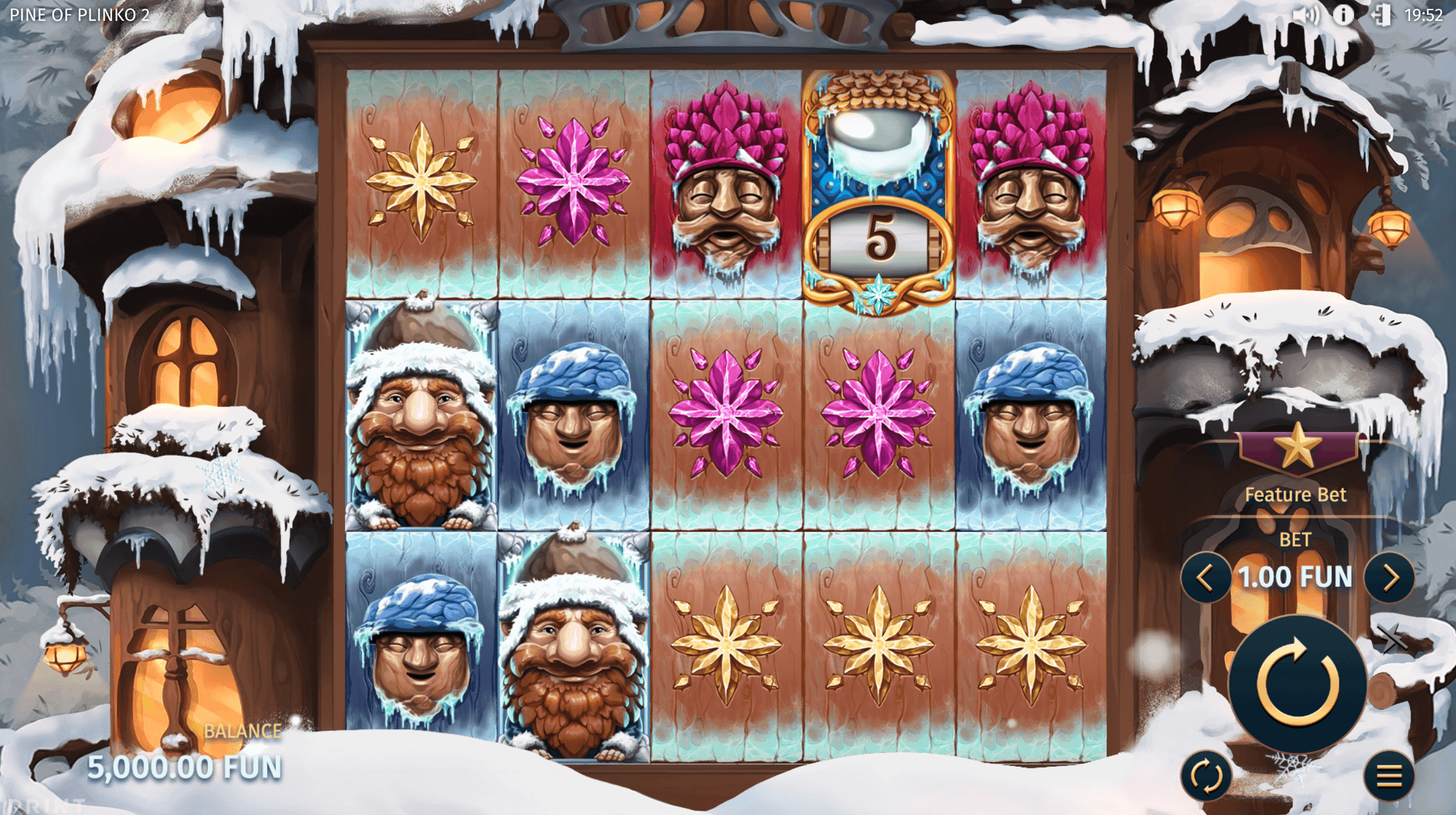1456x815 pixels.
Task: Exit the game via the door icon
Action: pos(1383,14)
